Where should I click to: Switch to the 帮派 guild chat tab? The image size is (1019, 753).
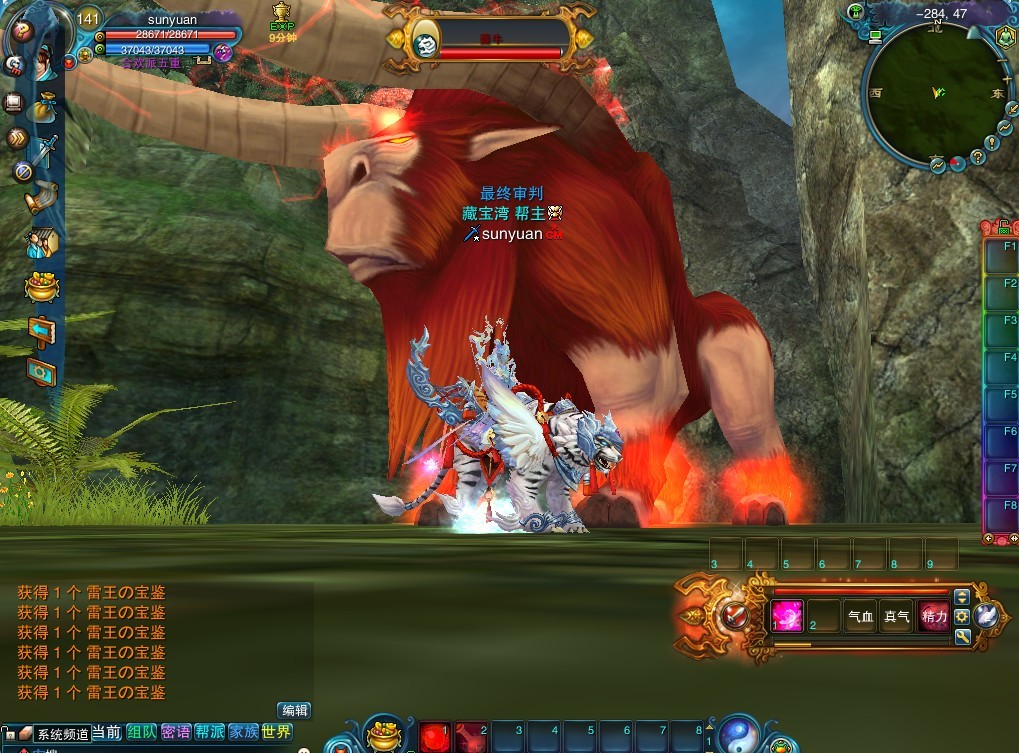[x=209, y=732]
